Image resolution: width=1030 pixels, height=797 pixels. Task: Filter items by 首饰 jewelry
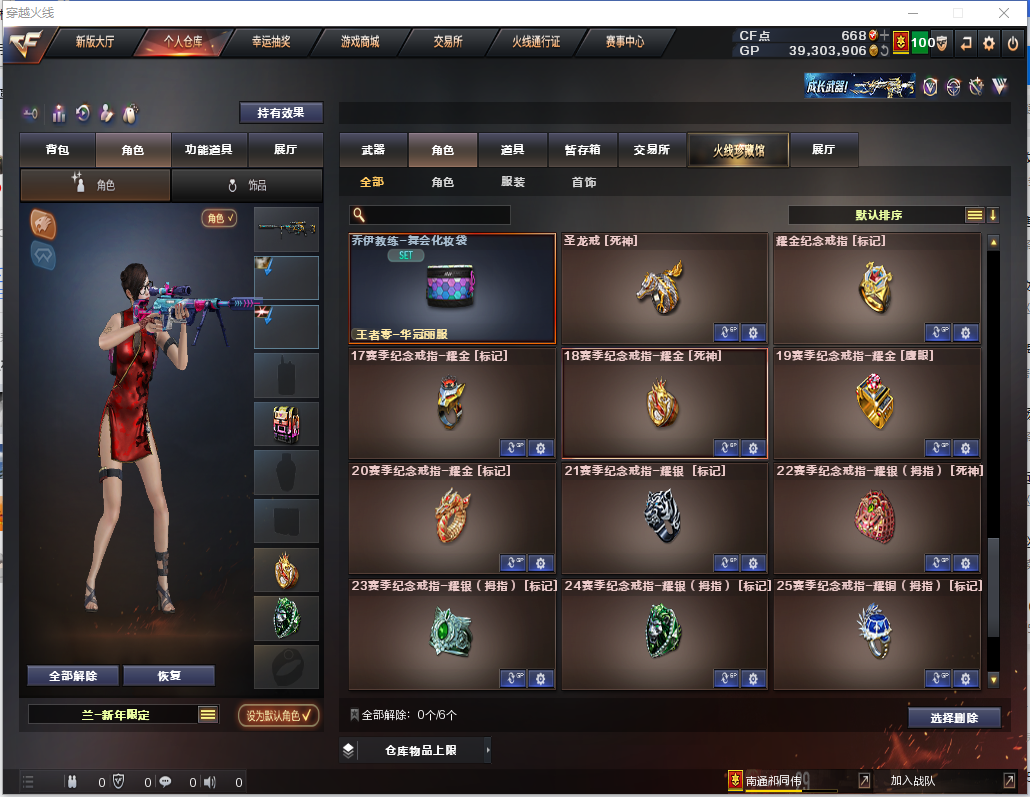(x=584, y=182)
